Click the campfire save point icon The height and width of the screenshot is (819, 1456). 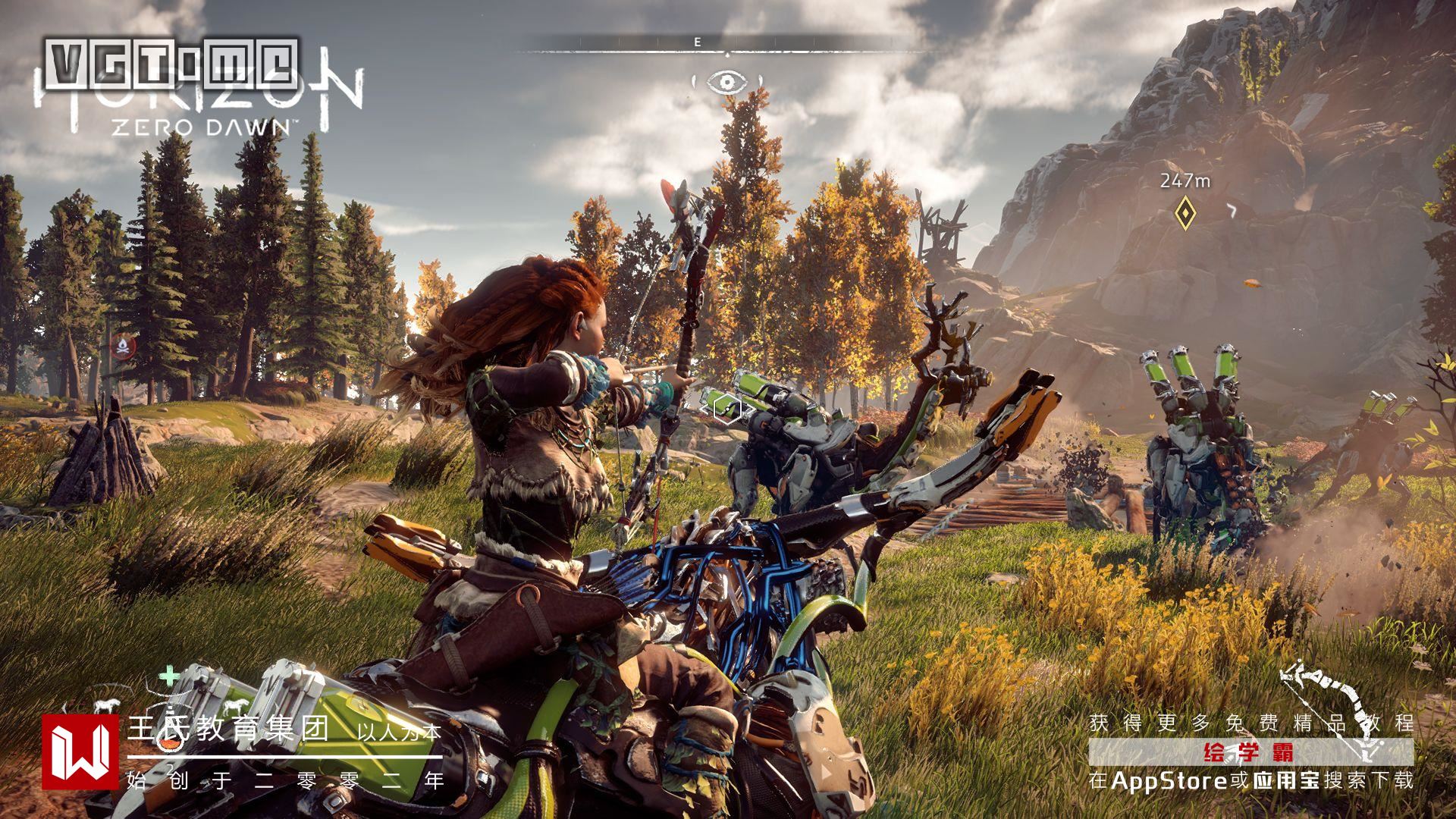pos(122,347)
